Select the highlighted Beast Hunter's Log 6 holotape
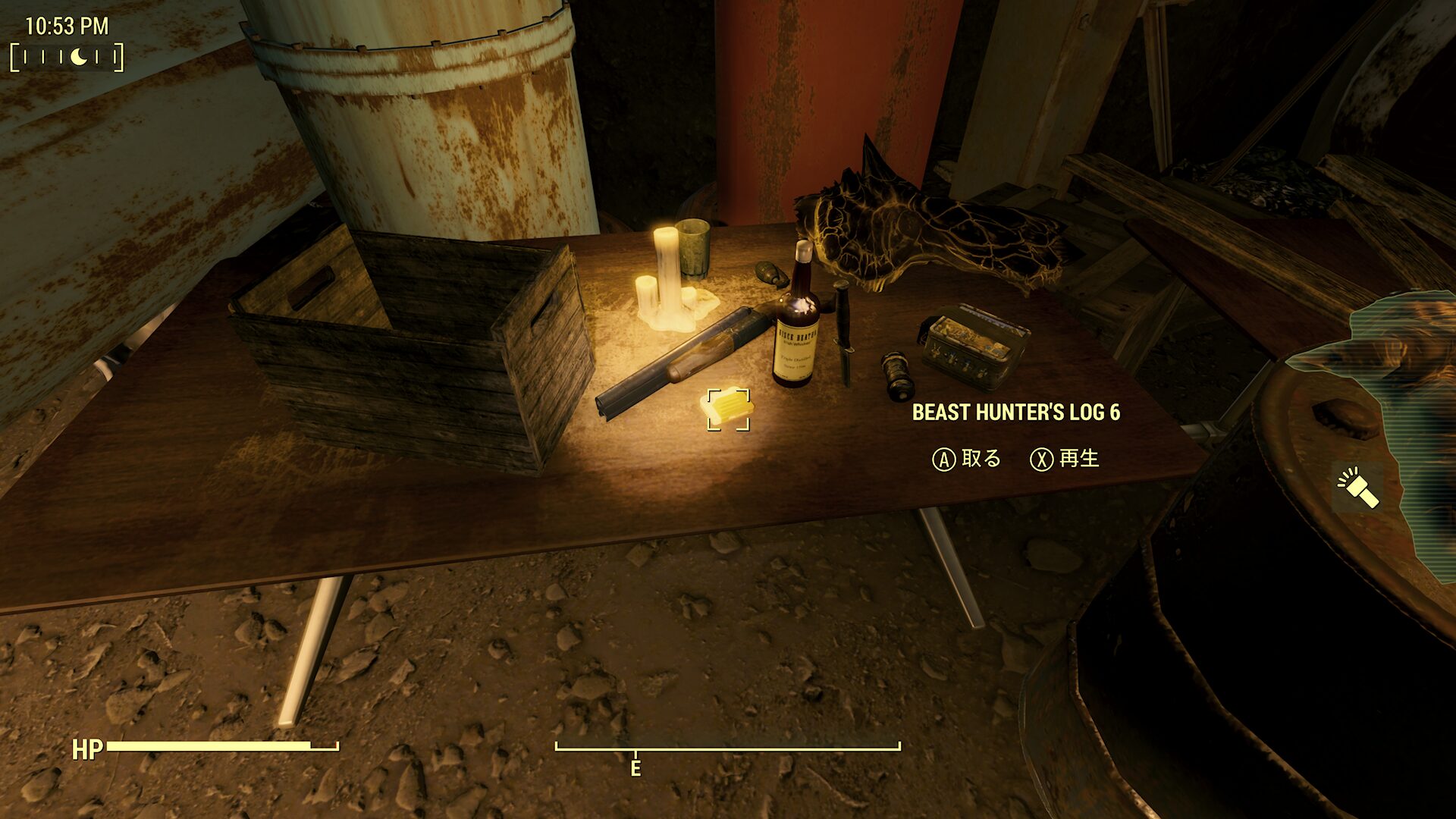The height and width of the screenshot is (819, 1456). pyautogui.click(x=728, y=409)
